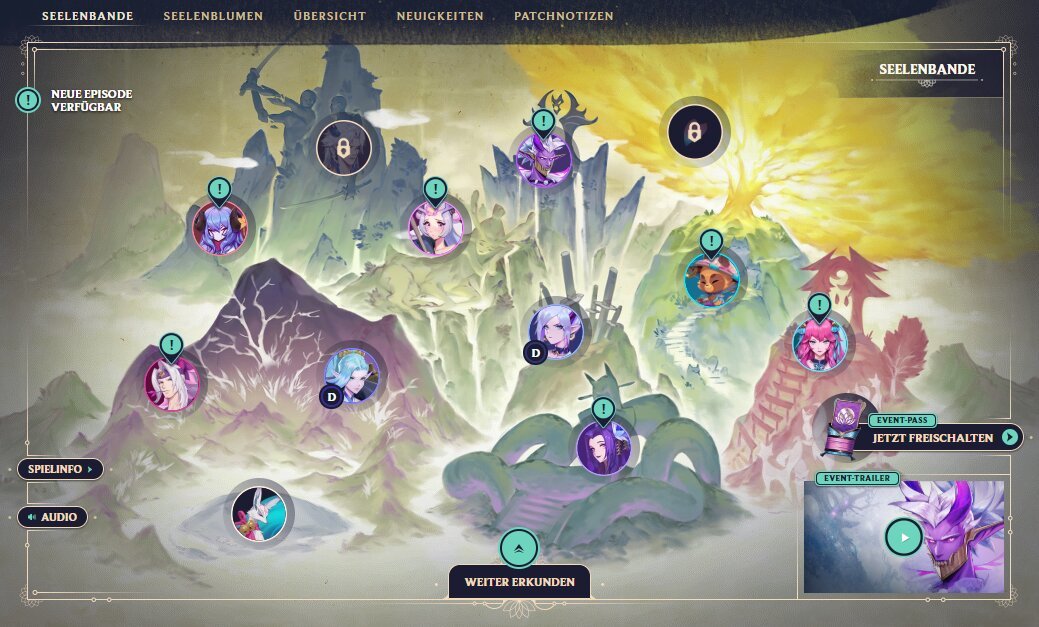Click the Weiter Erkunden button
The image size is (1039, 627).
pos(519,581)
